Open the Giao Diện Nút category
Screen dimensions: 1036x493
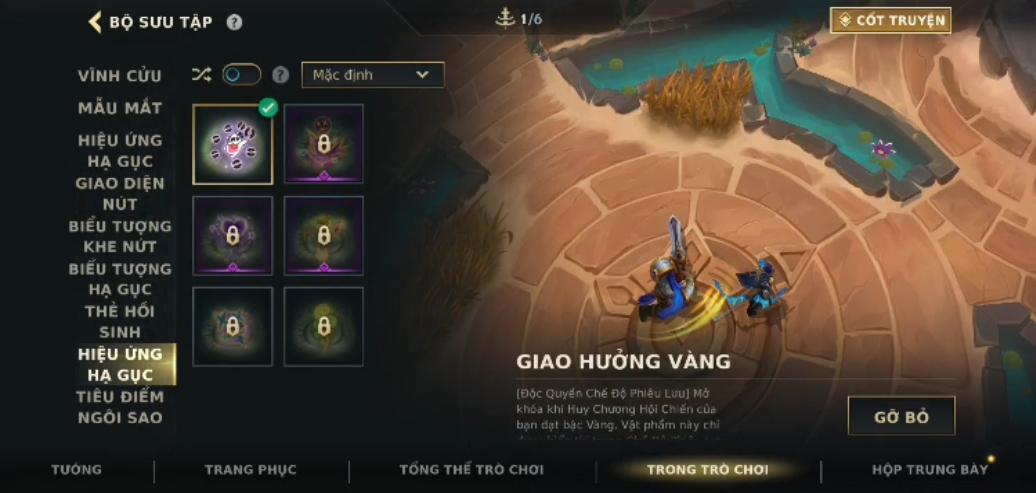(x=120, y=193)
